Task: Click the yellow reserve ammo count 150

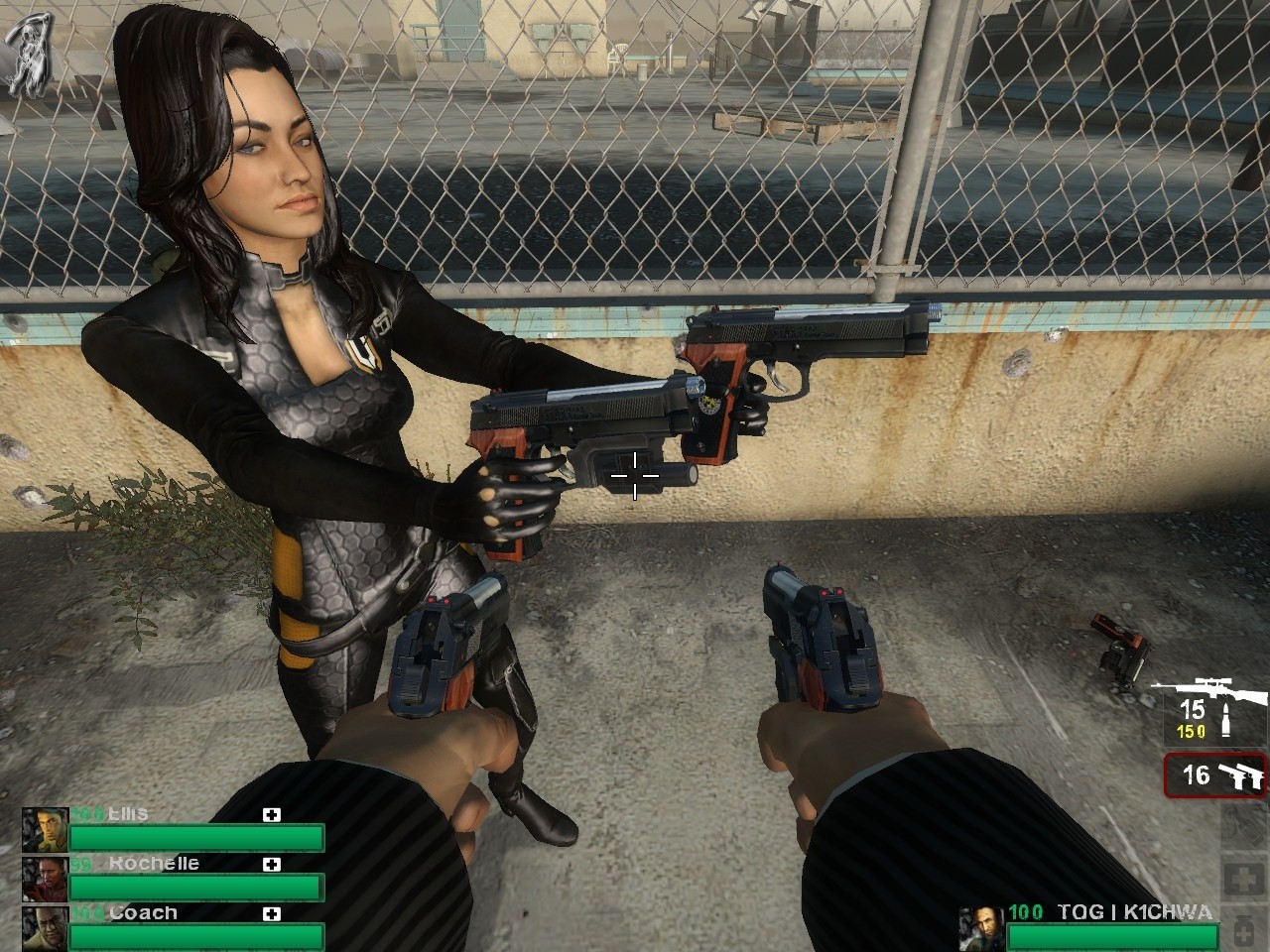Action: 1191,730
